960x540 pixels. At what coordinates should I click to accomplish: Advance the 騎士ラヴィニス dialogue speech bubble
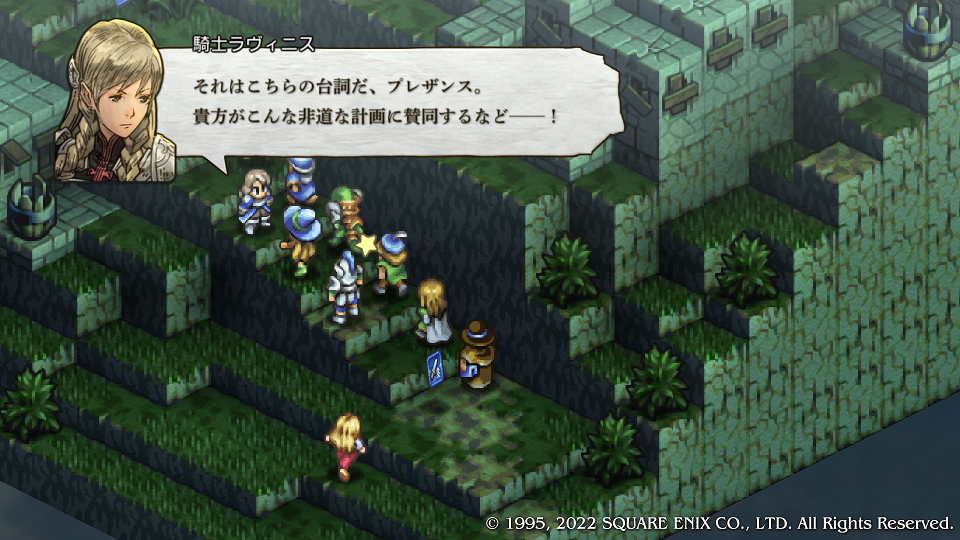tap(400, 100)
